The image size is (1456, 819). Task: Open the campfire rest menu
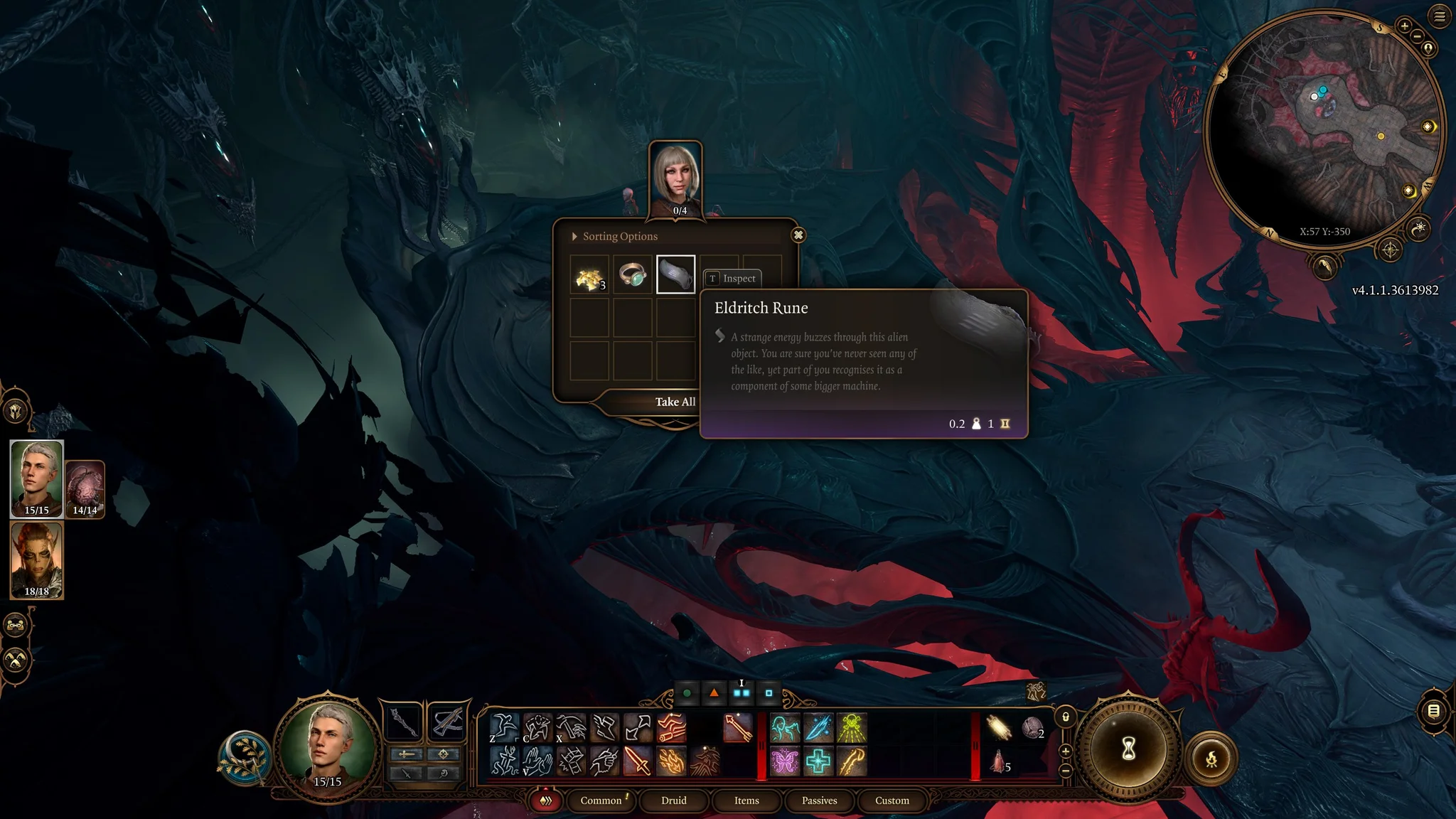point(1211,759)
